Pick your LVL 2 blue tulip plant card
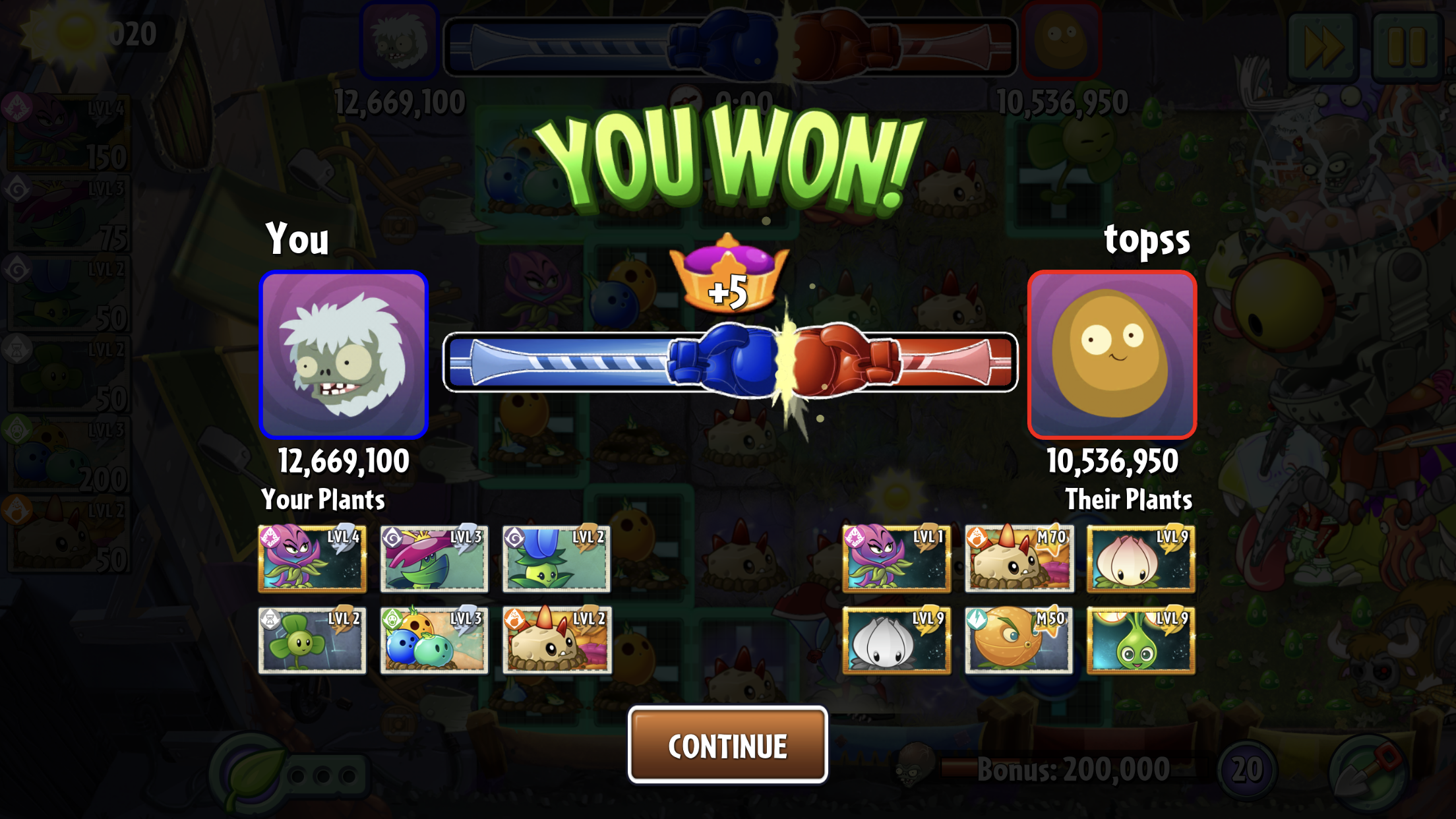 [556, 559]
